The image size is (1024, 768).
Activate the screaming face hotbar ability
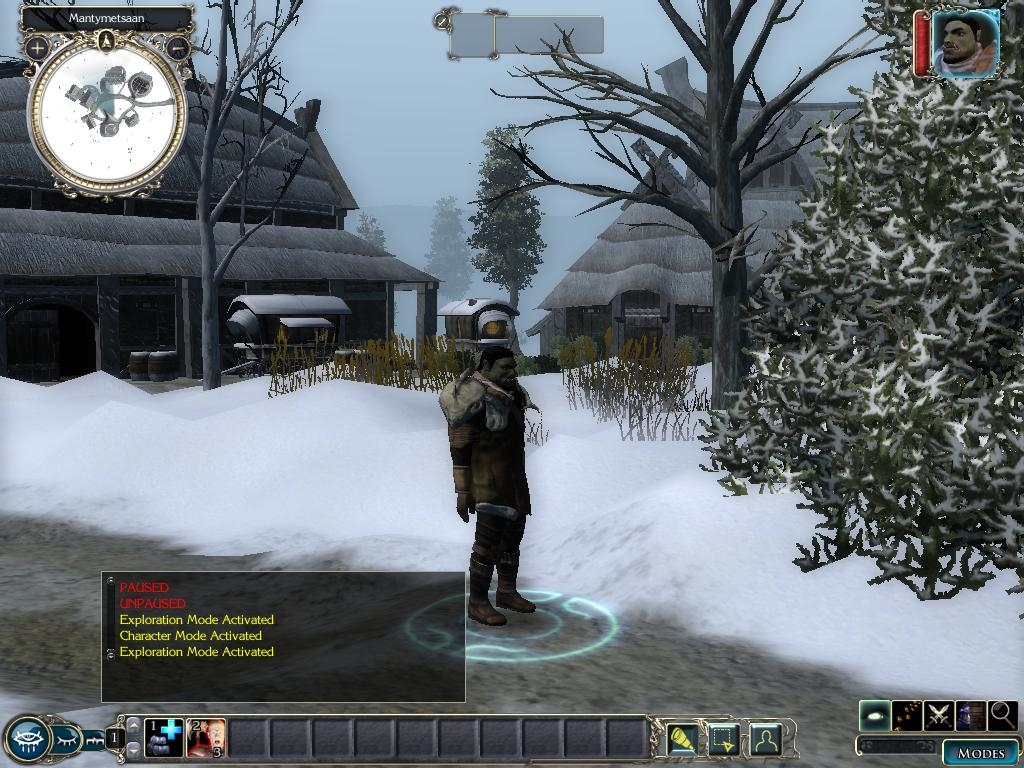(x=206, y=738)
